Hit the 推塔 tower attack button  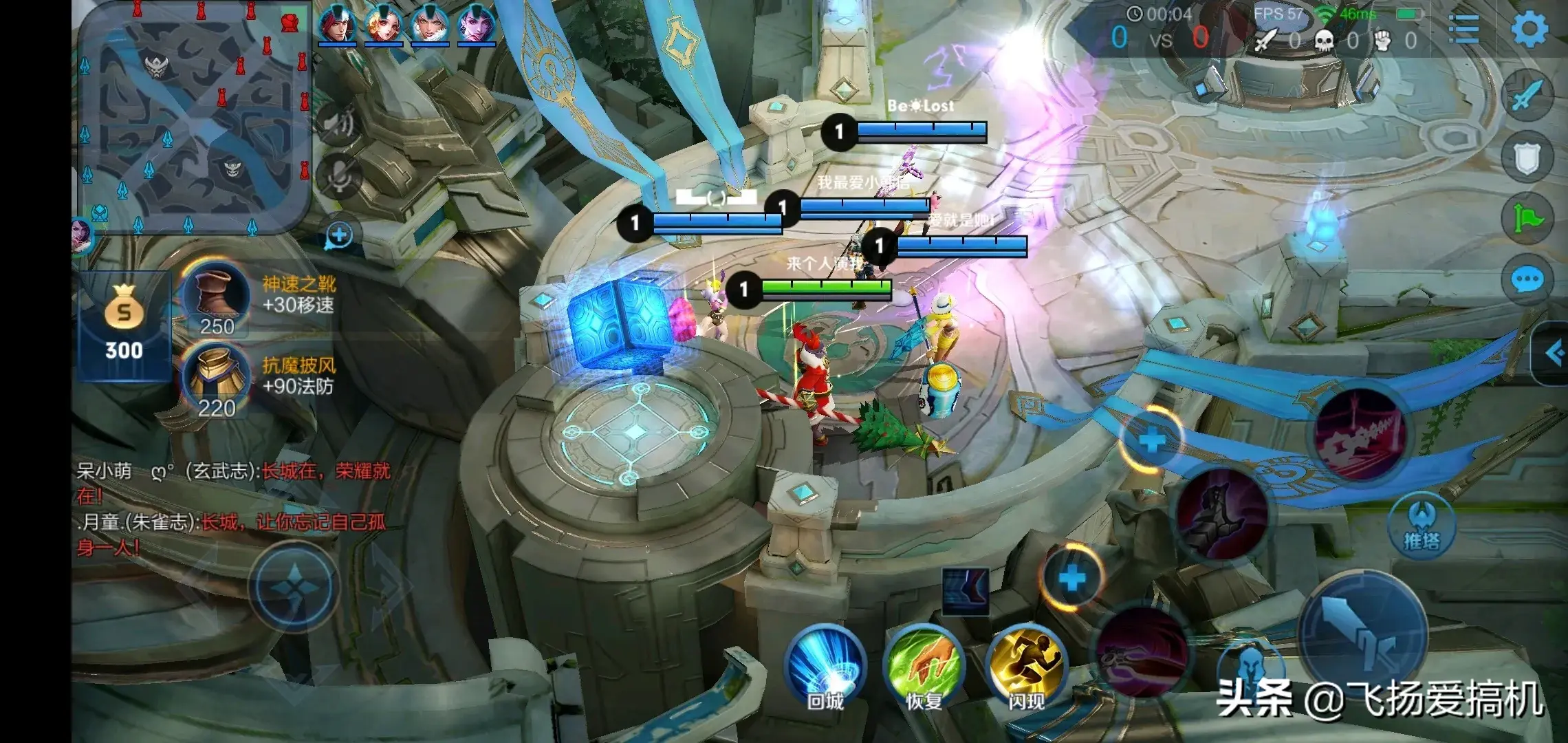(x=1422, y=526)
